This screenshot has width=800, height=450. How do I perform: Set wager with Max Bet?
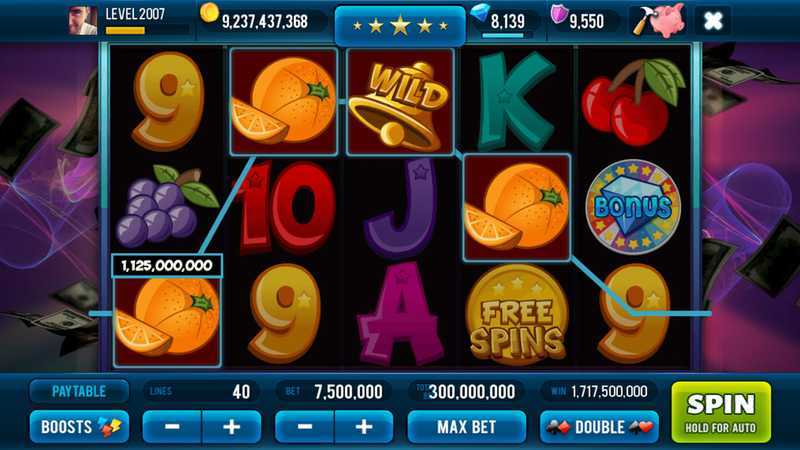click(466, 427)
